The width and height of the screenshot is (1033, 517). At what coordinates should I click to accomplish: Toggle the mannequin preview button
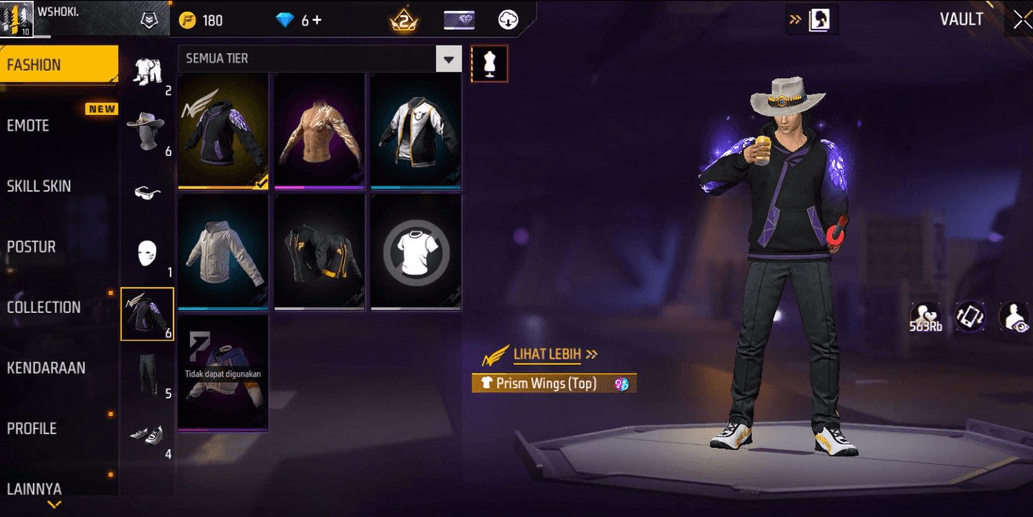point(489,63)
